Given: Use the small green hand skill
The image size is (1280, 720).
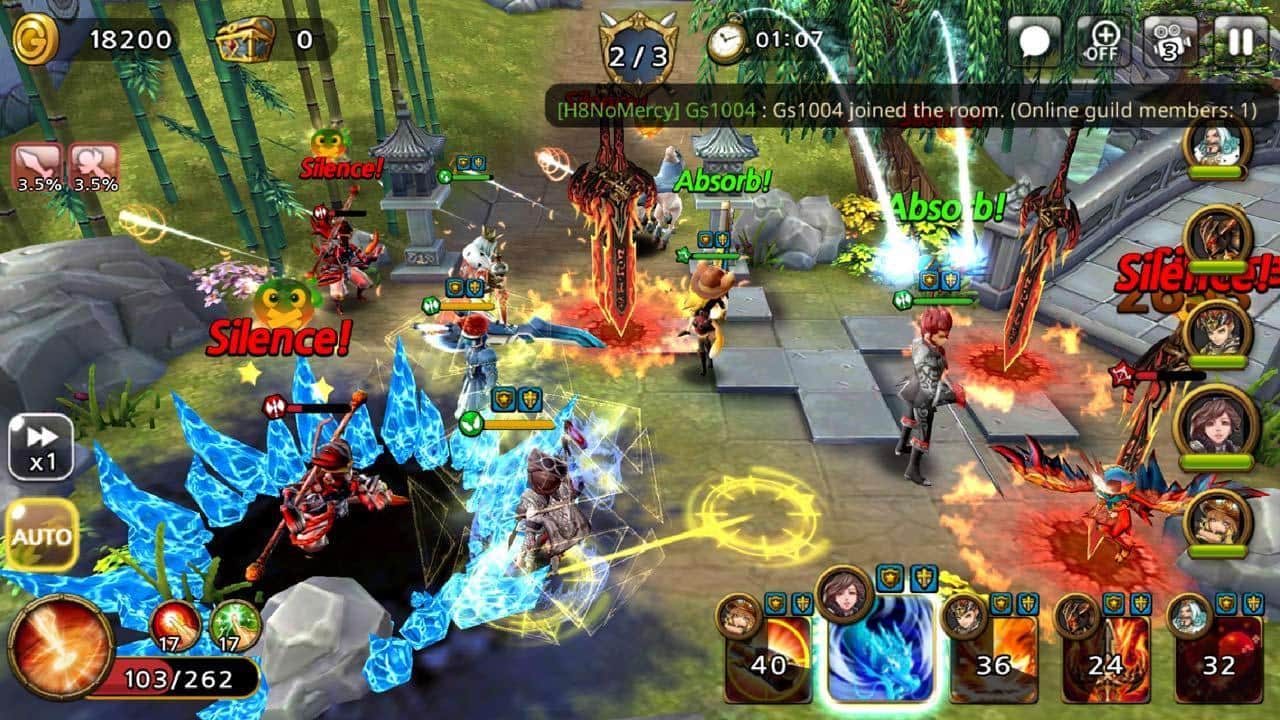Looking at the screenshot, I should click(x=236, y=627).
